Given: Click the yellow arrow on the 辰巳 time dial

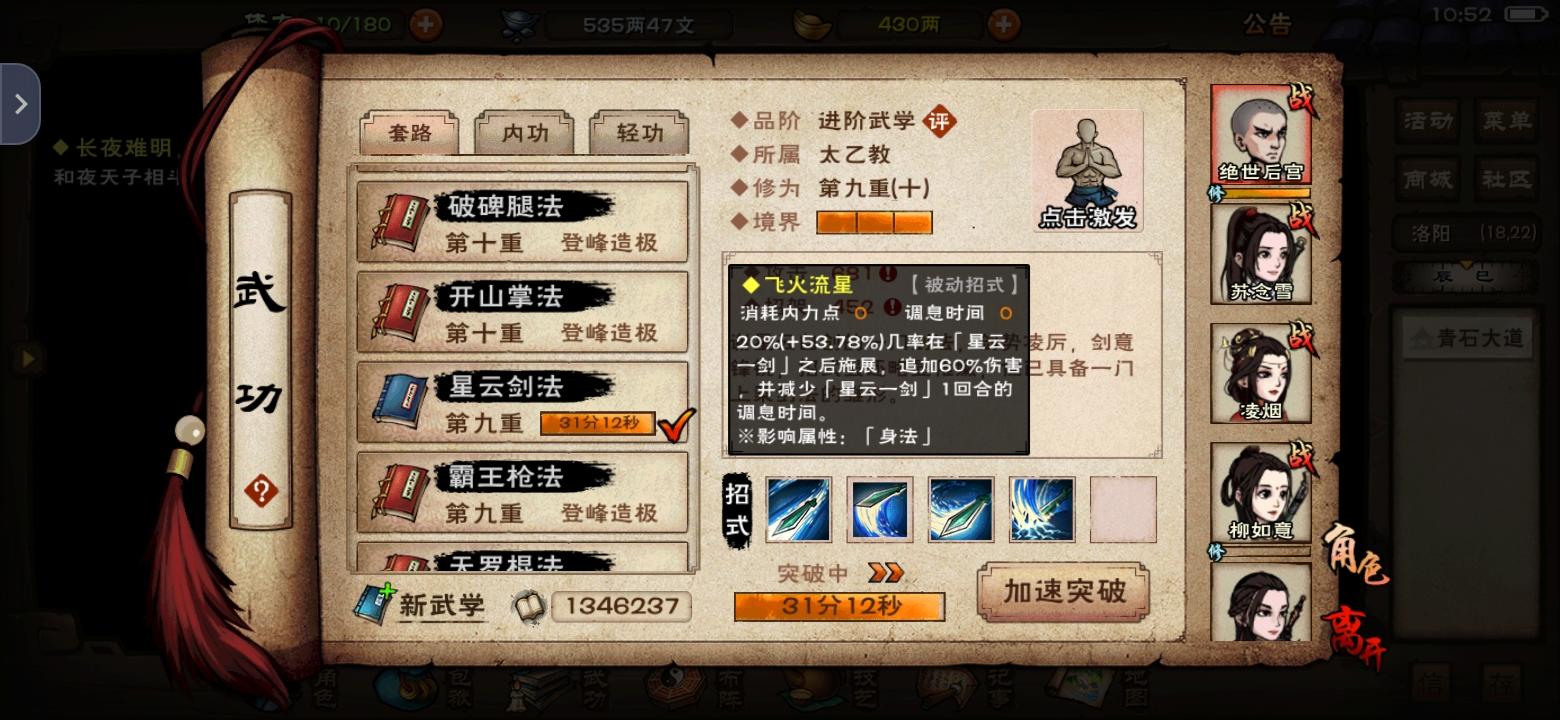Looking at the screenshot, I should click(1467, 264).
